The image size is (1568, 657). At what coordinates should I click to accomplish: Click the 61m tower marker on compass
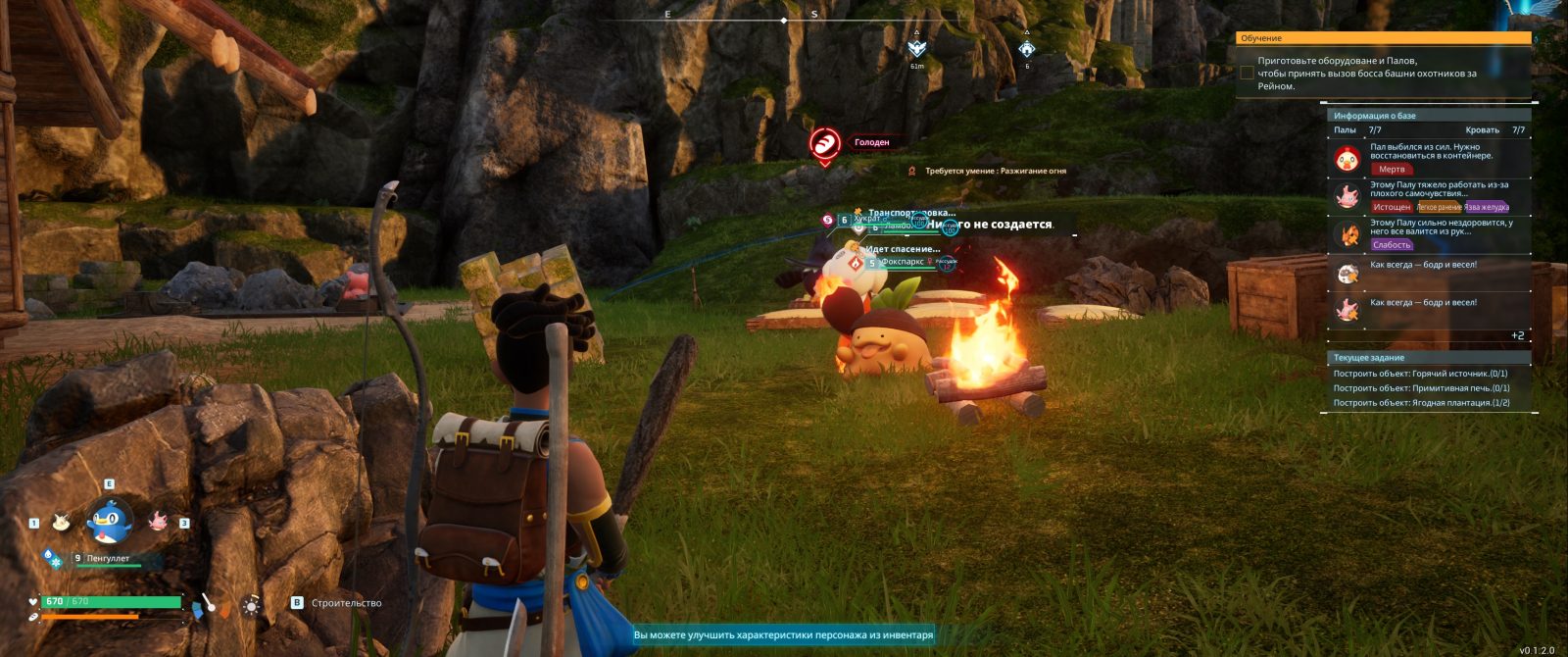[916, 49]
